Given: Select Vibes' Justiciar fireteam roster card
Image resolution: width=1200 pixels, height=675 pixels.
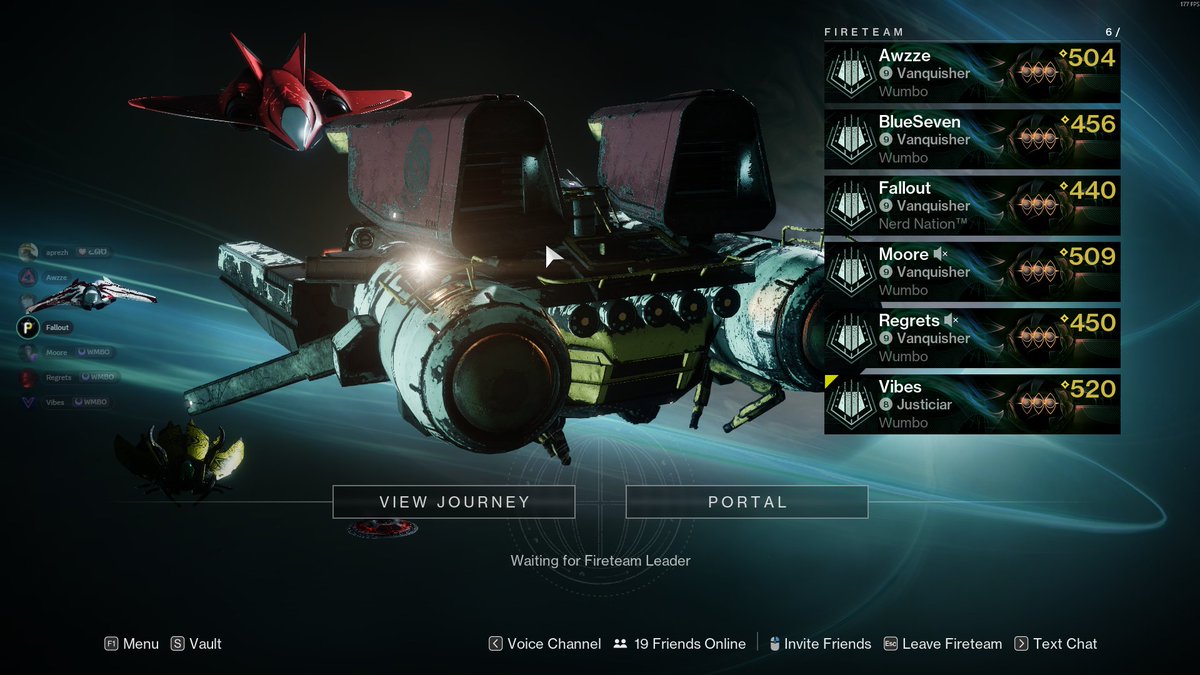Looking at the screenshot, I should (x=971, y=404).
